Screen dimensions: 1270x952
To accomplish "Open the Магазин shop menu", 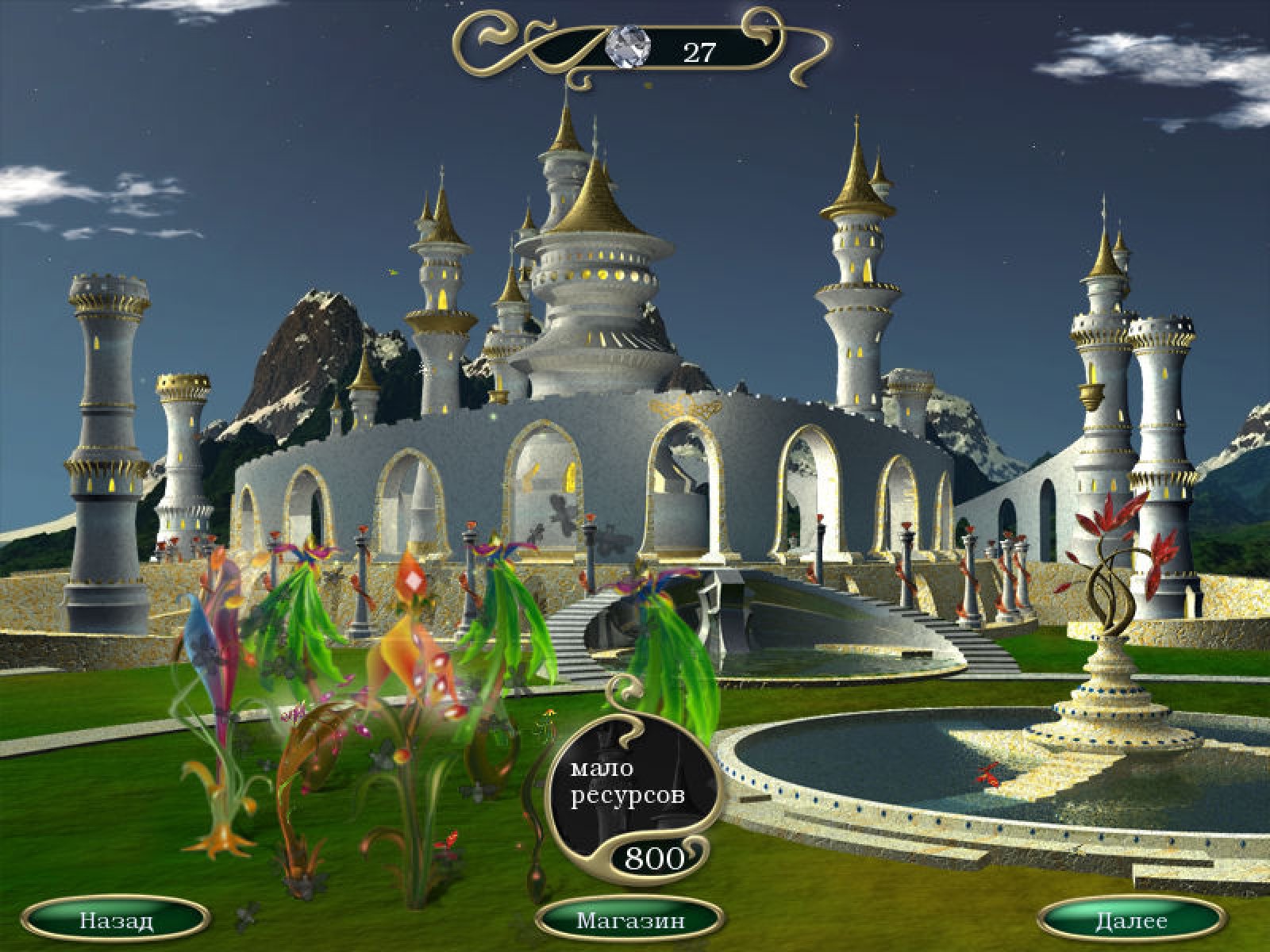I will 630,921.
